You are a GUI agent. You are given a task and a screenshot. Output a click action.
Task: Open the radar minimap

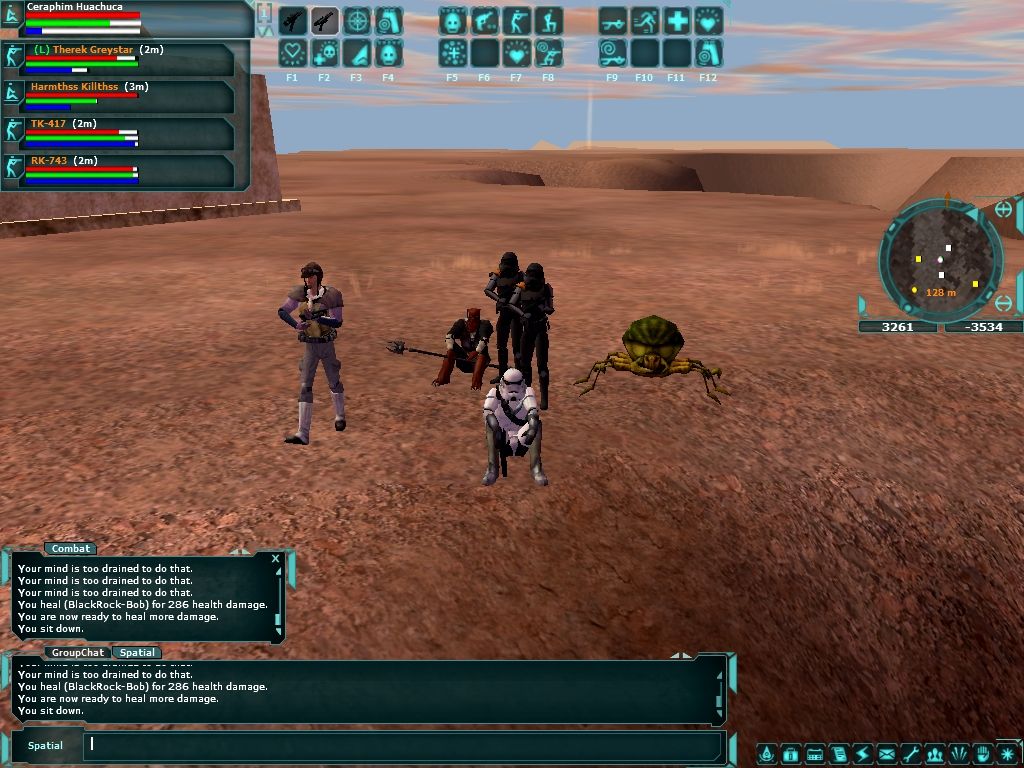[940, 260]
